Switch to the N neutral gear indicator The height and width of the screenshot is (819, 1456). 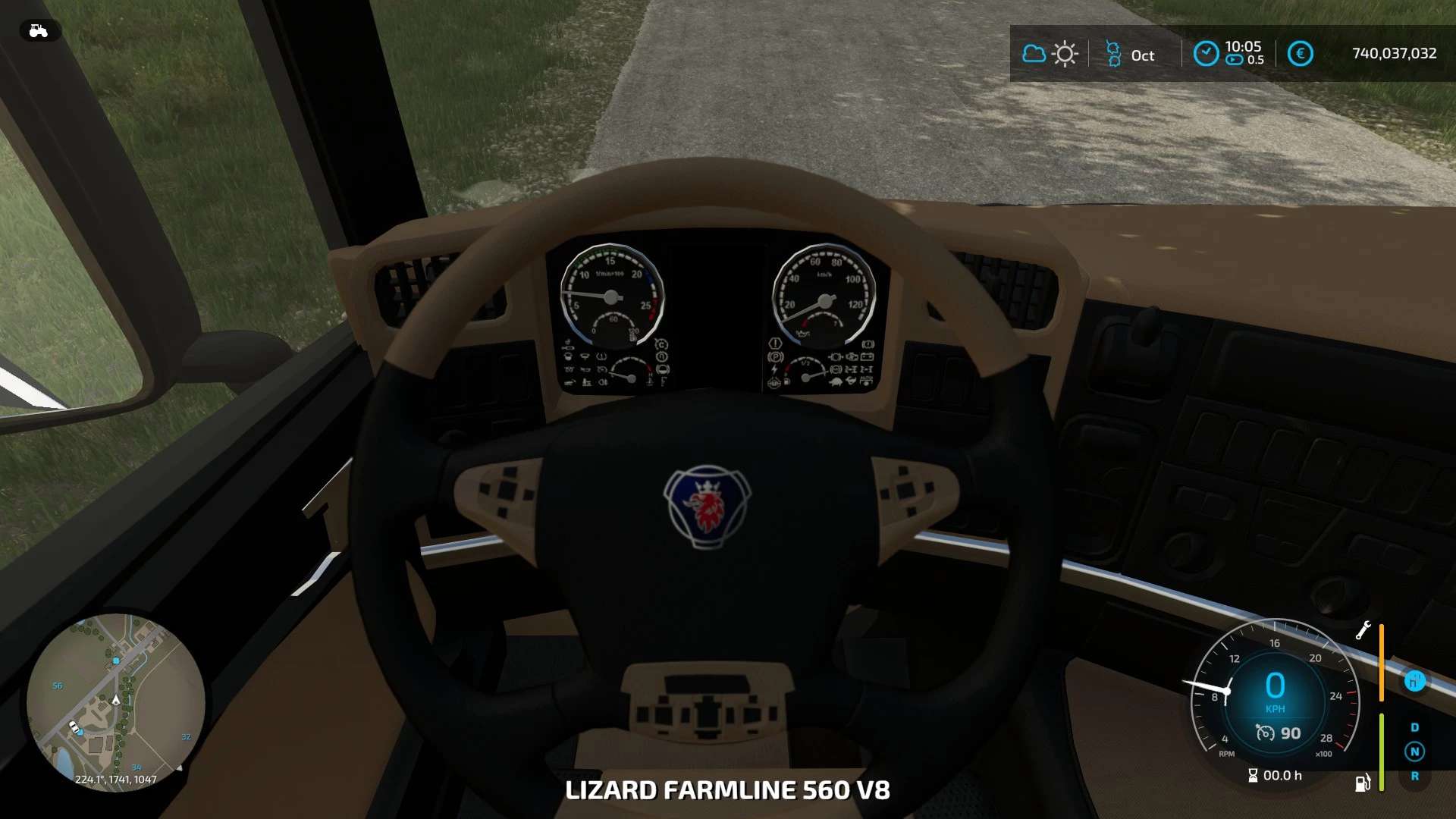1414,752
